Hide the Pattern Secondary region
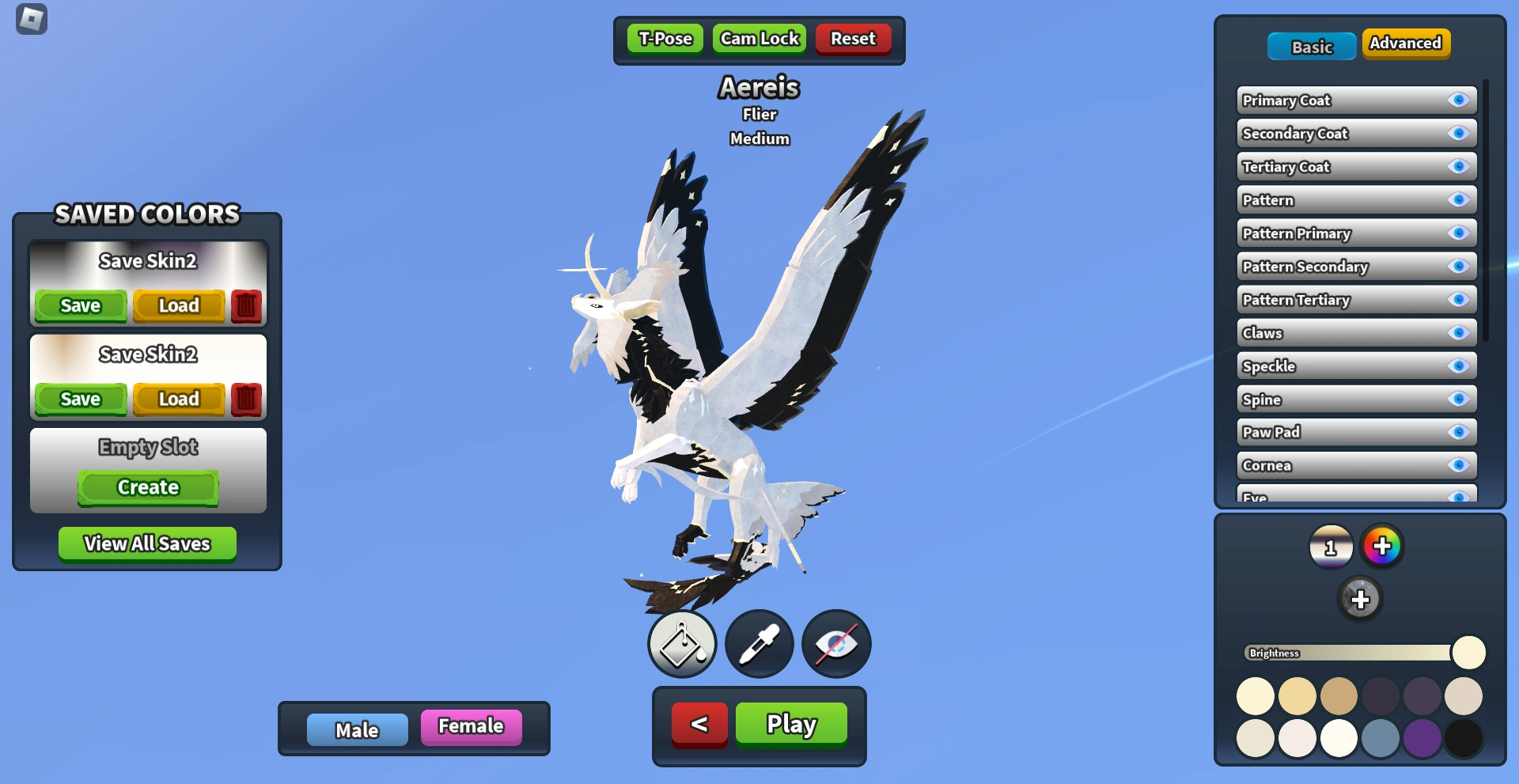The width and height of the screenshot is (1519, 784). tap(1458, 267)
